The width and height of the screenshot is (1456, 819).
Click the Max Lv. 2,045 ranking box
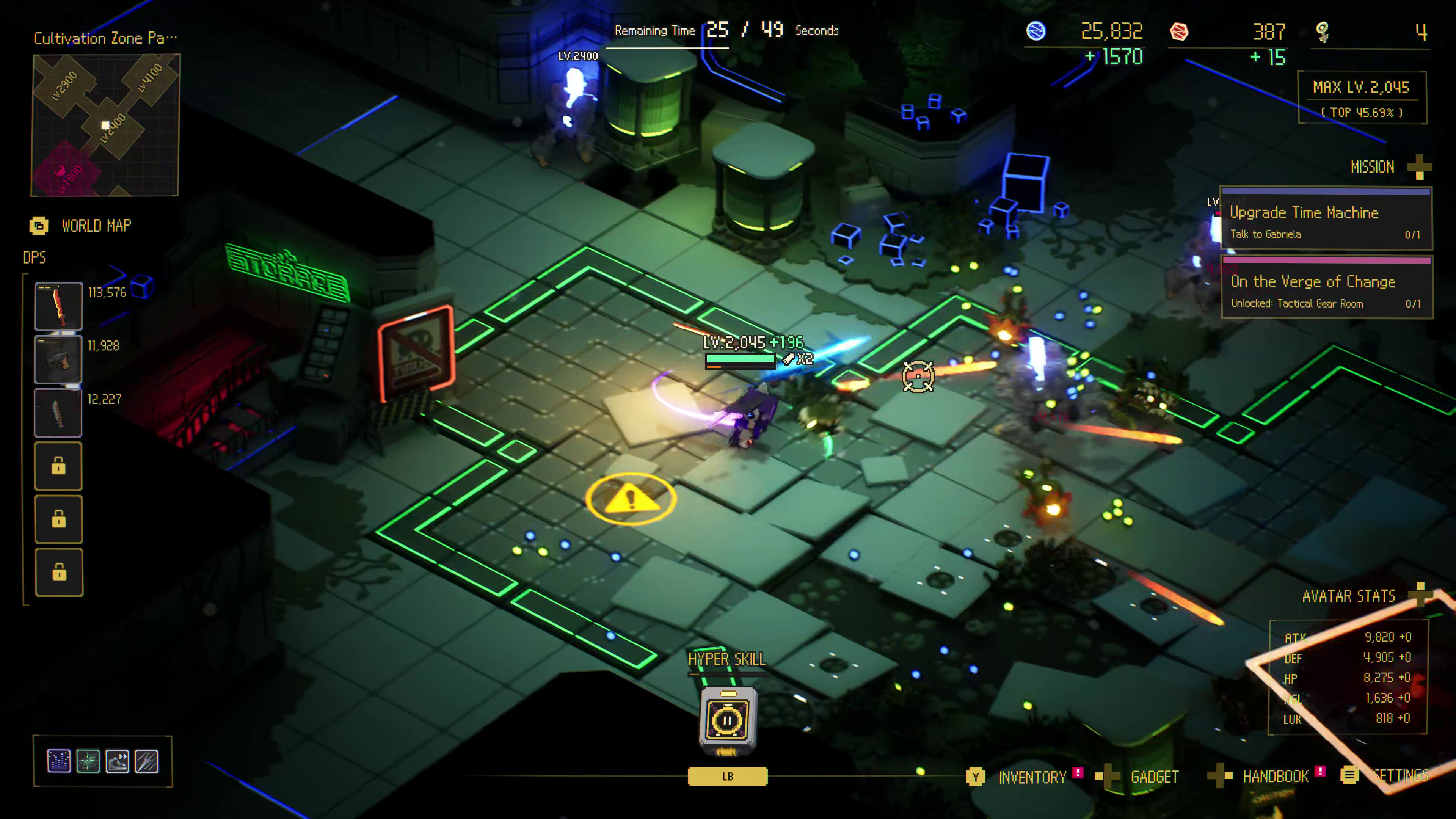1361,97
